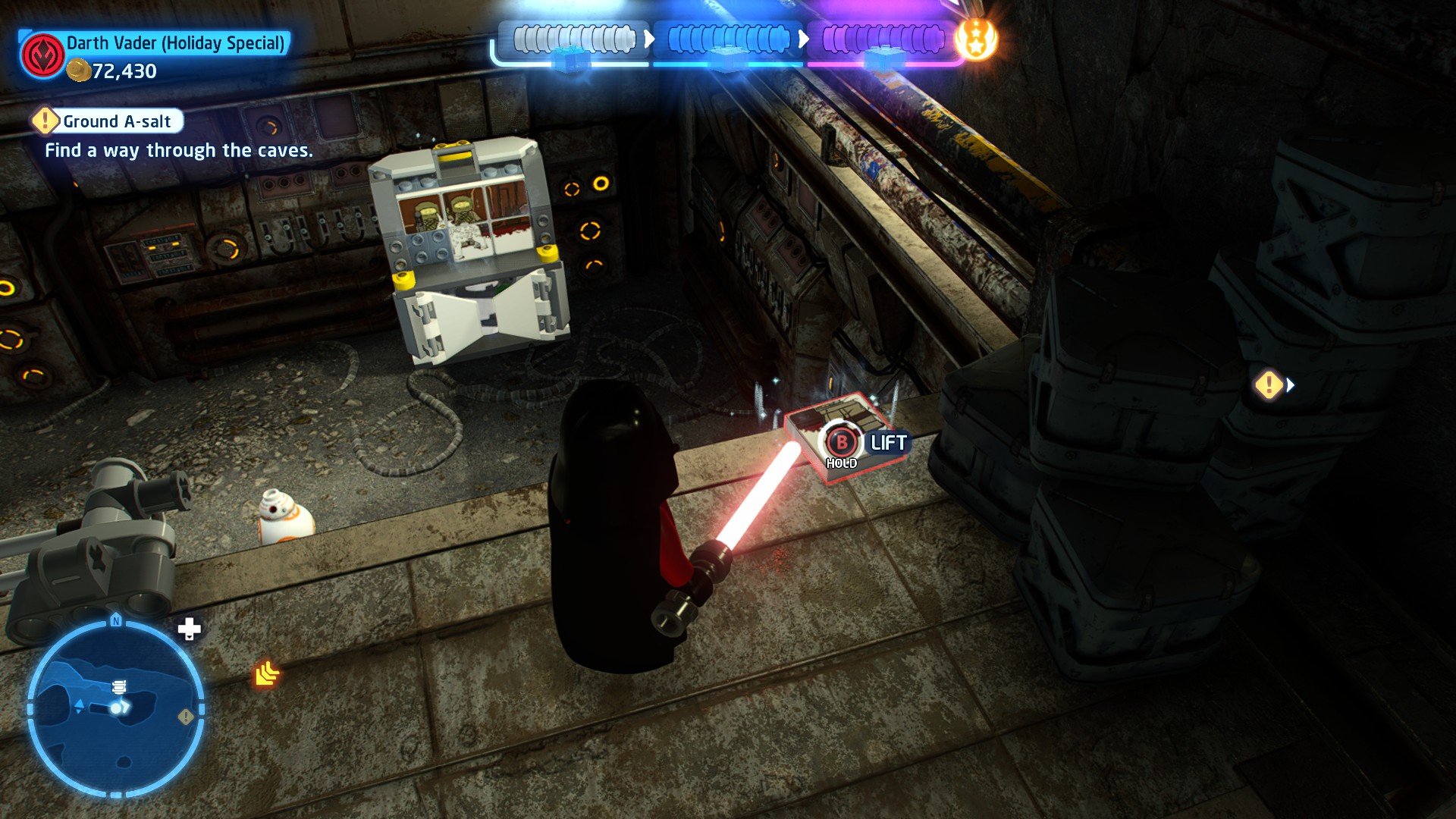Click the orange stacked-chevrons hint icon

click(267, 673)
